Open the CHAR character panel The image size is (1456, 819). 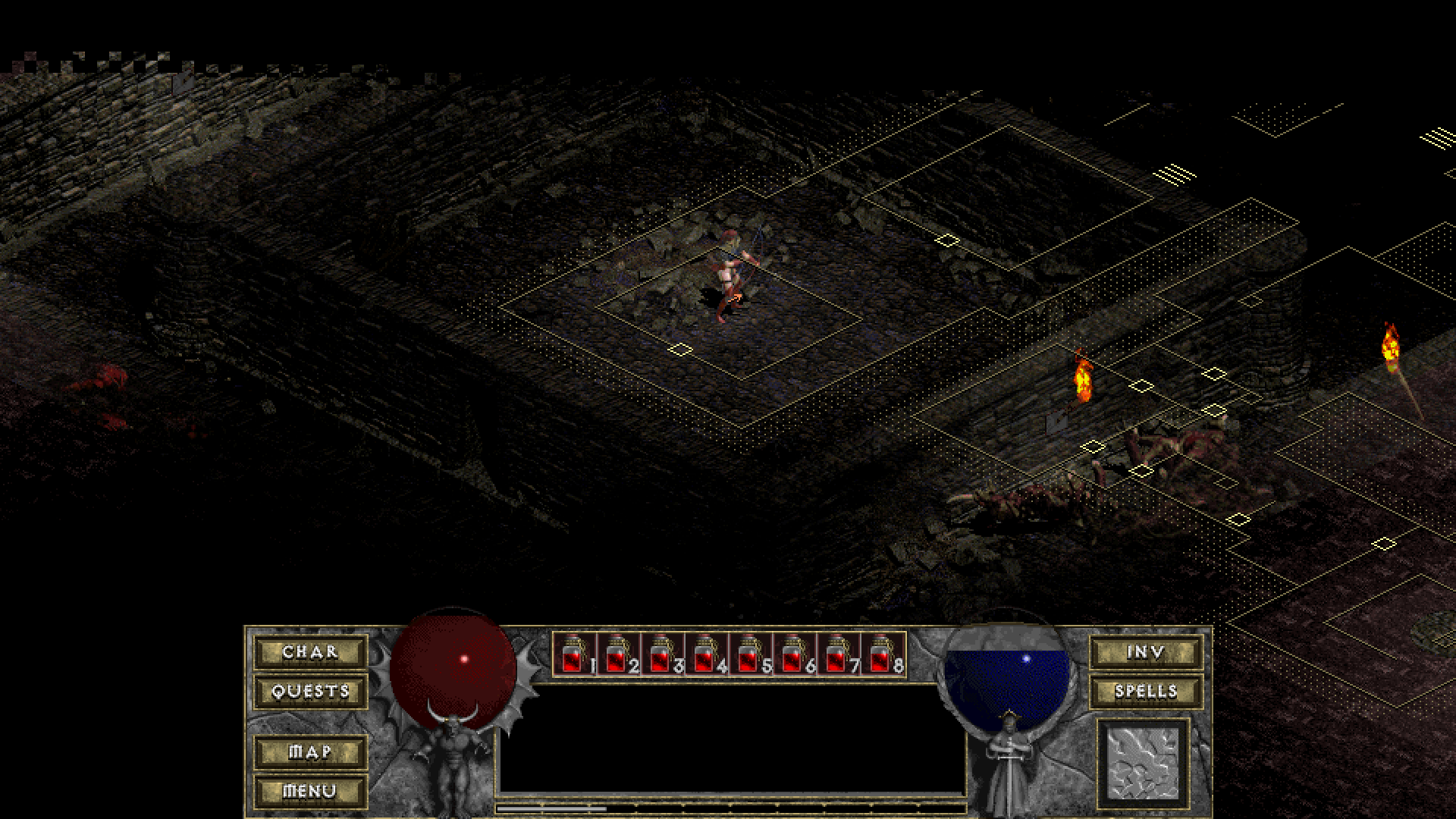tap(309, 651)
